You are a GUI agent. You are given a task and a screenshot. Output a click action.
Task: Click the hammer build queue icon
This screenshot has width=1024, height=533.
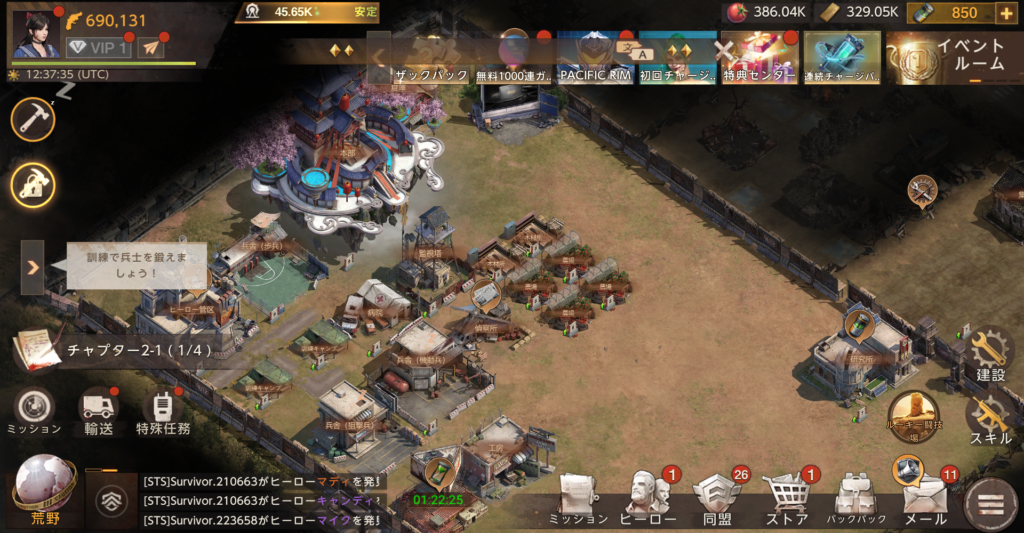(33, 120)
